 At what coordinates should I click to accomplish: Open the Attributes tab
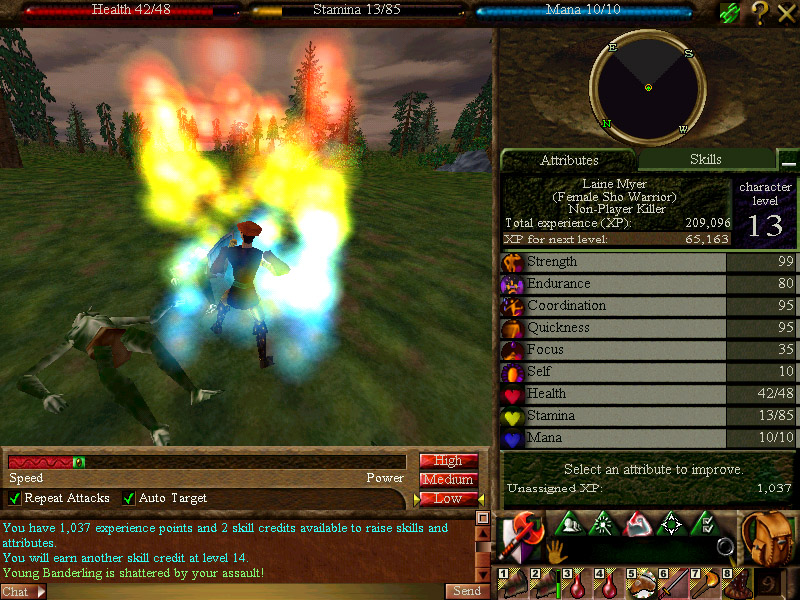568,160
